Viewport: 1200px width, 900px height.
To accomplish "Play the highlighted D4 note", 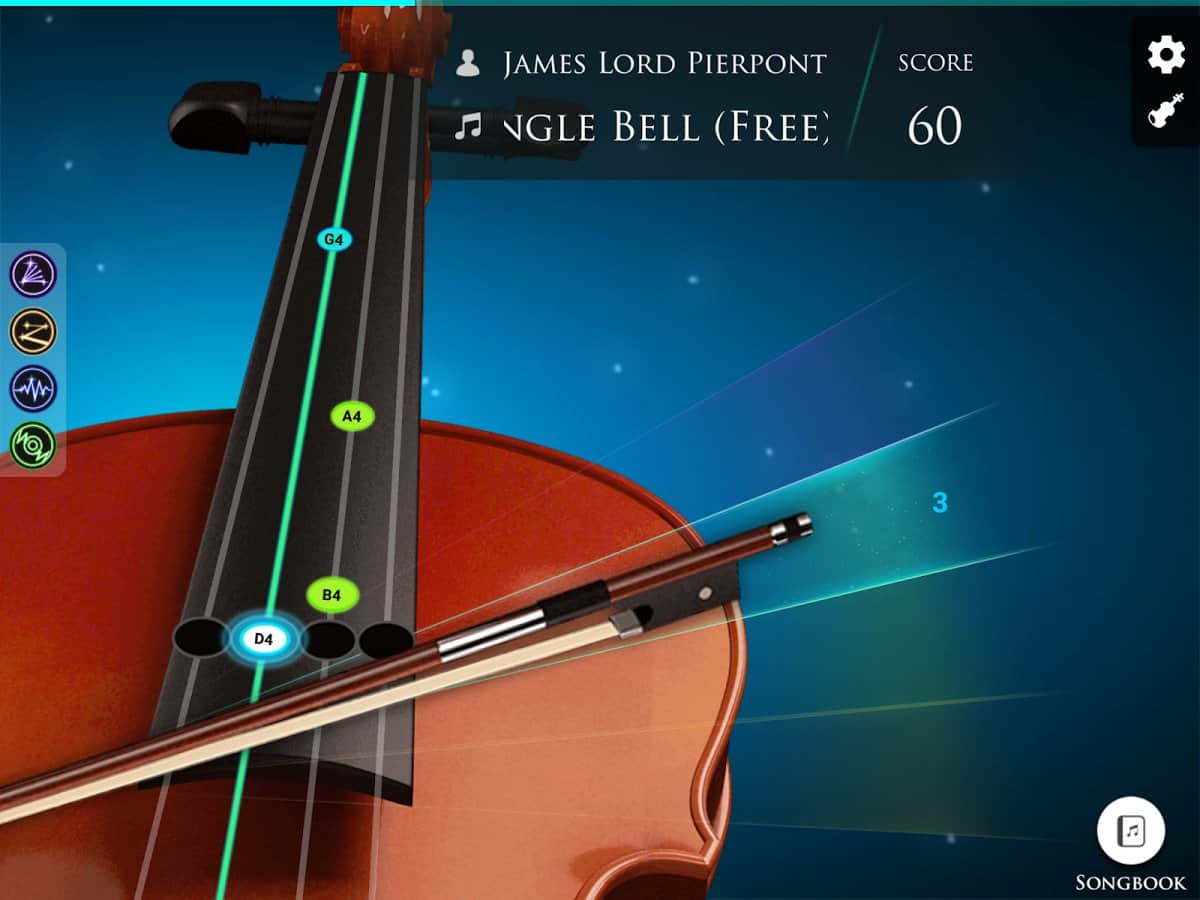I will coord(263,639).
